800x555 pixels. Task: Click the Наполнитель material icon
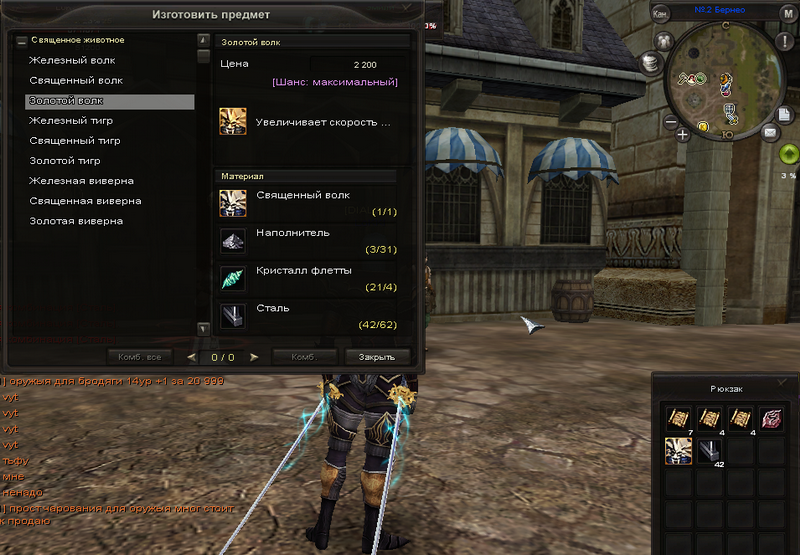[x=233, y=241]
